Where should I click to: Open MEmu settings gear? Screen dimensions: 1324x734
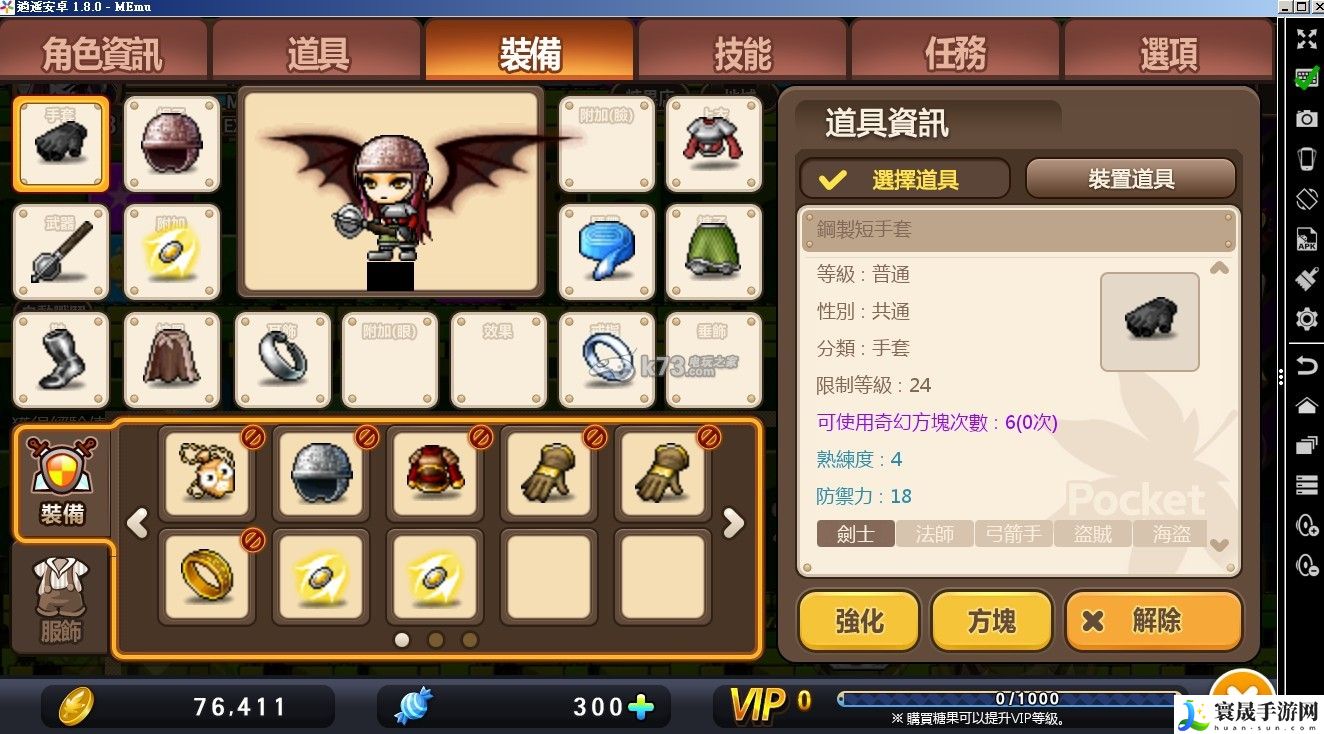click(1307, 320)
